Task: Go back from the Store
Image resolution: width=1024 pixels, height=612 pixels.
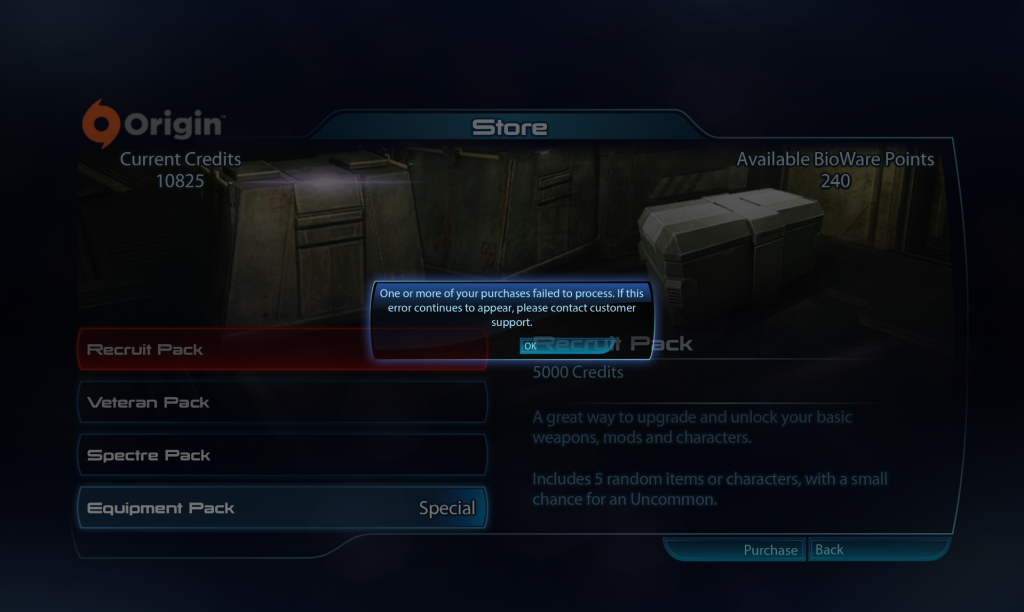Action: (x=830, y=550)
